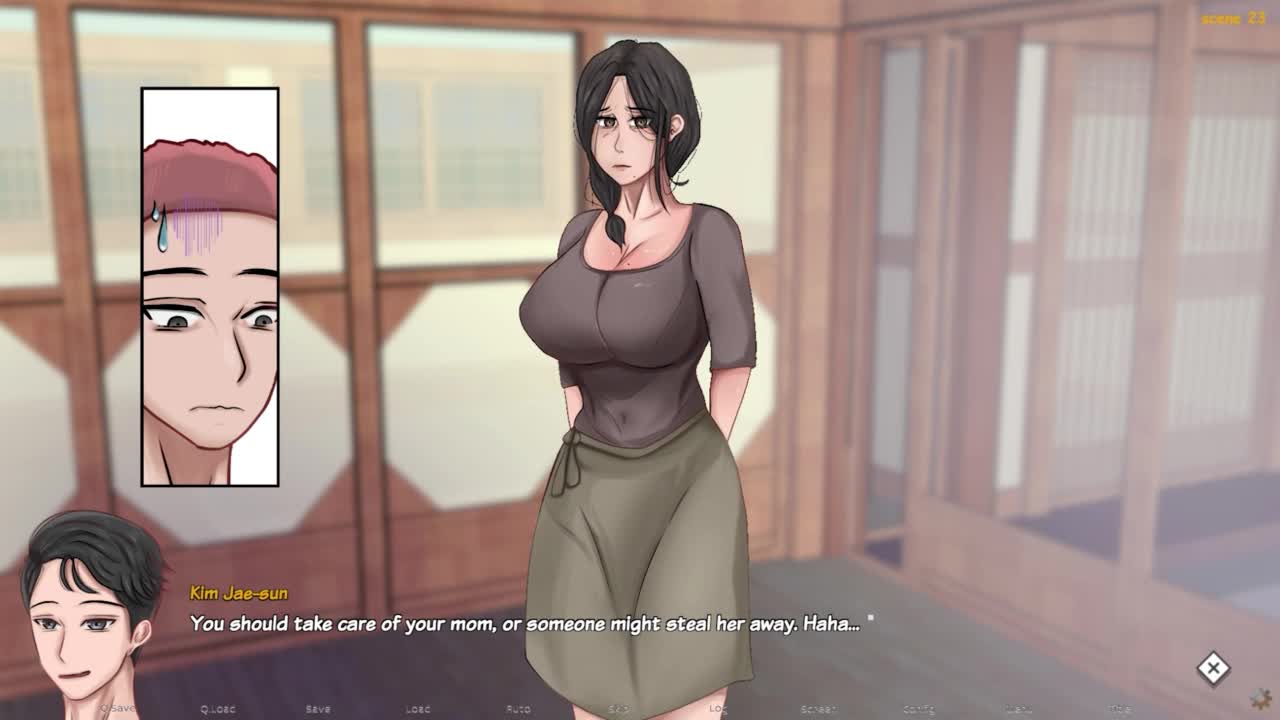The width and height of the screenshot is (1280, 720).
Task: Hide the dialogue box with diamond X
Action: (1213, 669)
